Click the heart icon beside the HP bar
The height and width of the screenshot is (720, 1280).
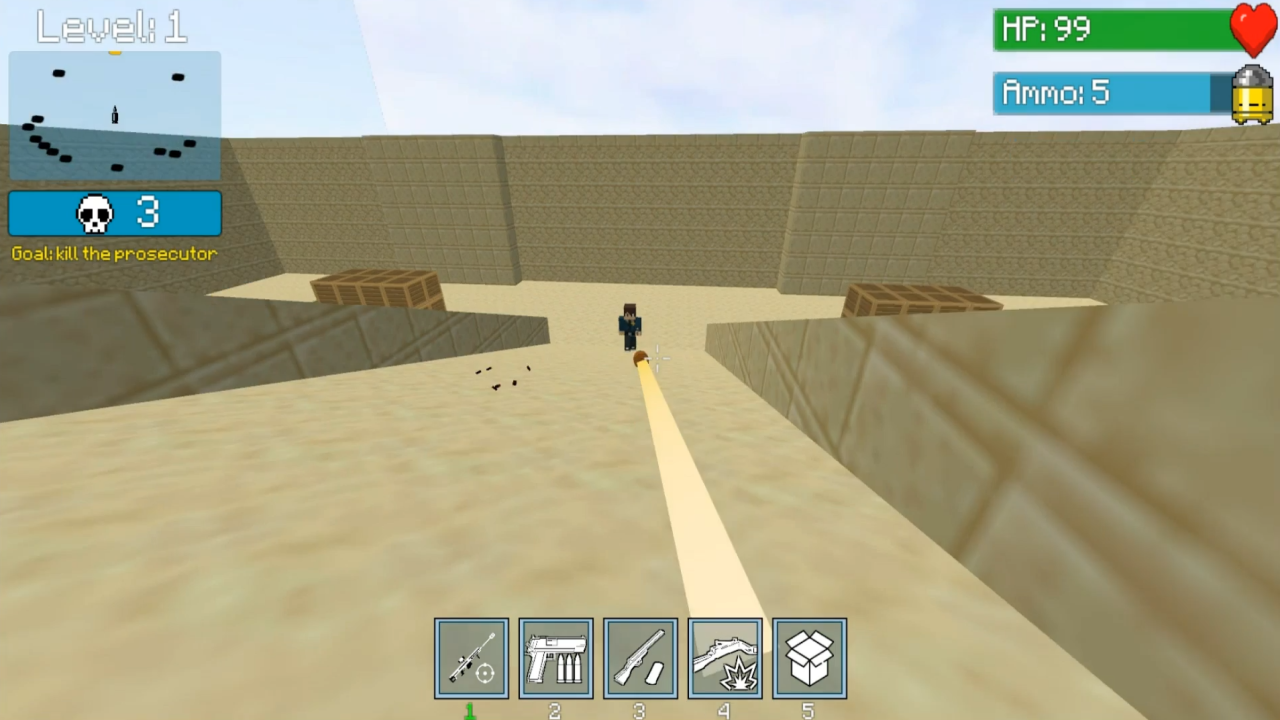tap(1253, 29)
